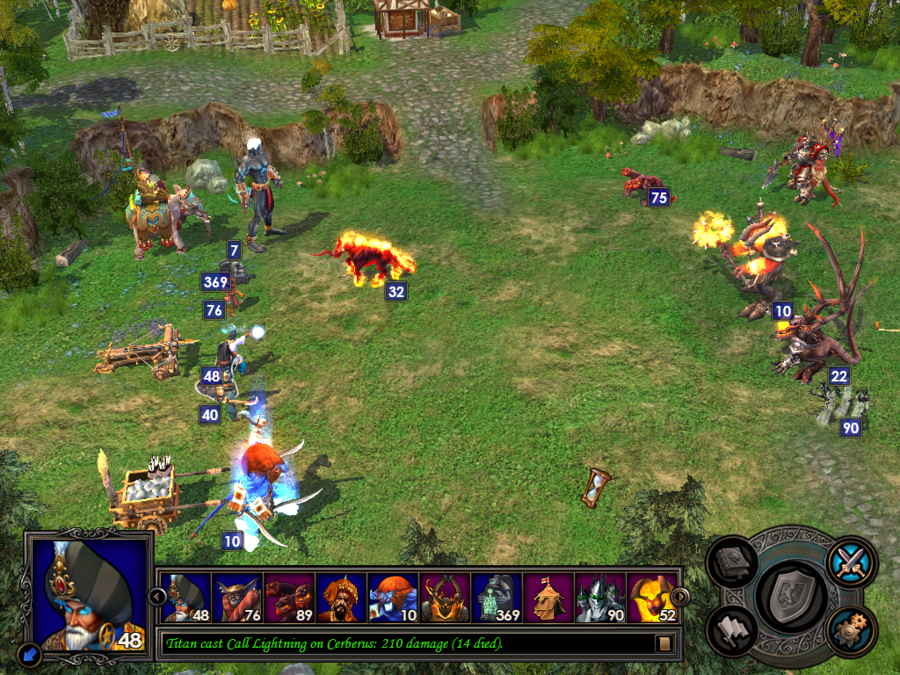
Task: Open the gear-shaped combat options button
Action: [852, 631]
